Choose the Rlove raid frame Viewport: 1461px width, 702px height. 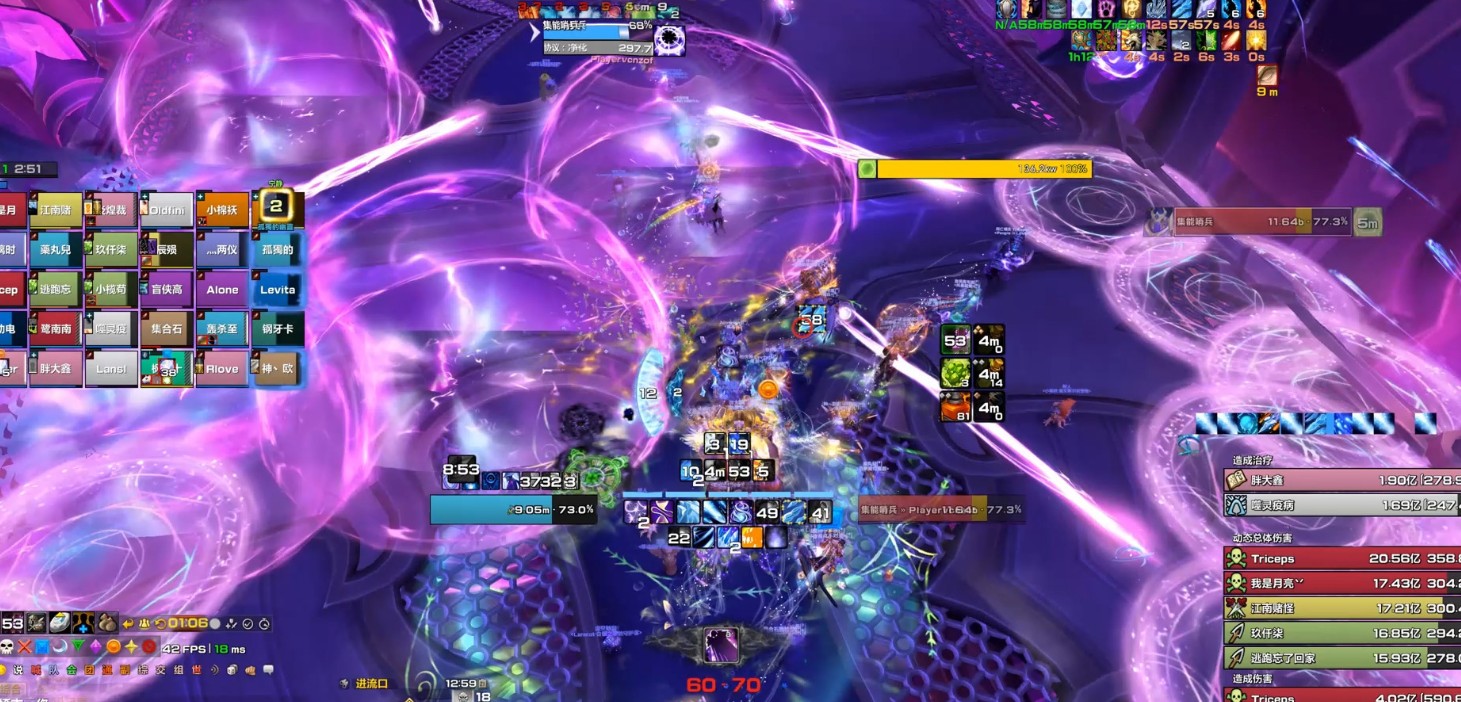[x=222, y=368]
